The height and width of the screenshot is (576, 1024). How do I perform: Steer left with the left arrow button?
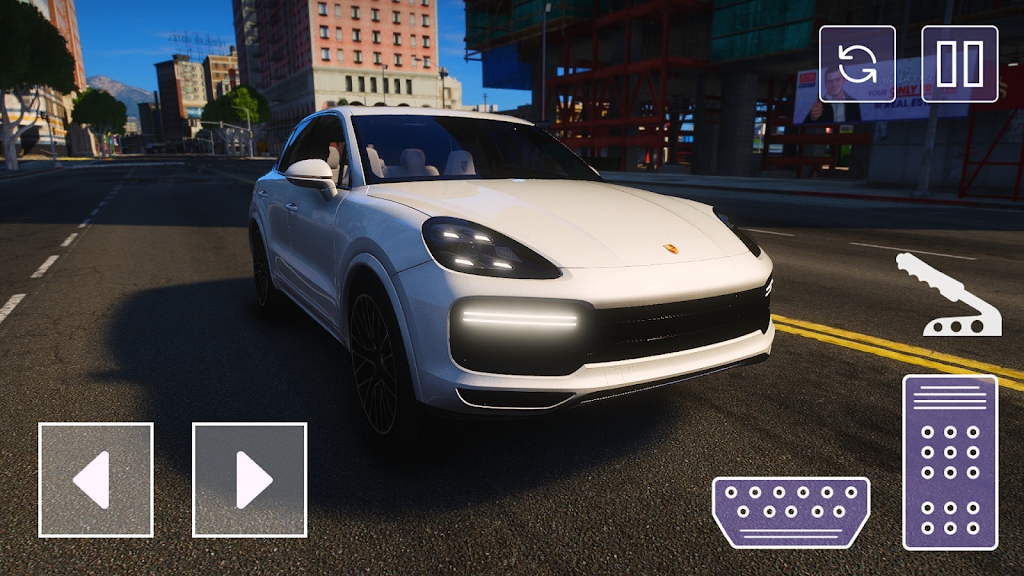96,480
